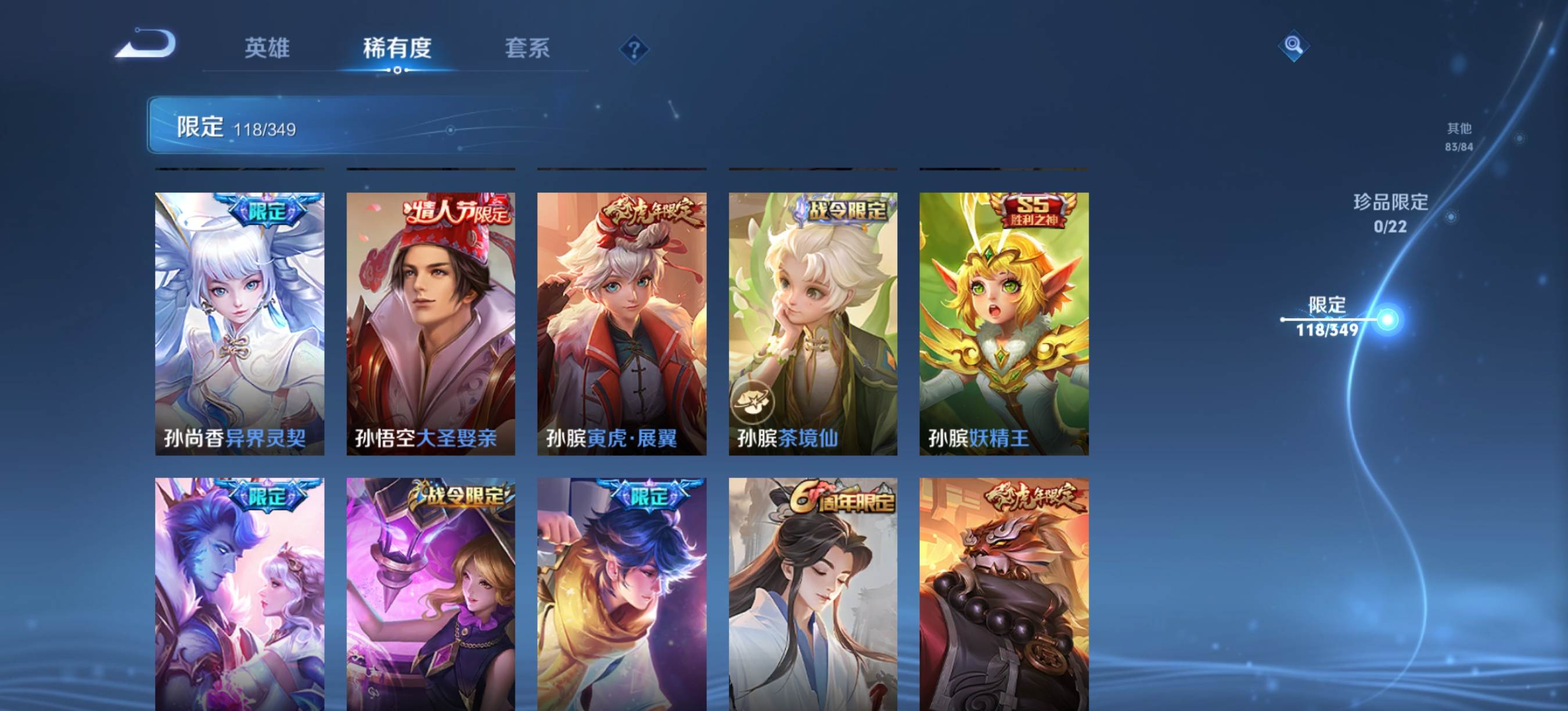Image resolution: width=1568 pixels, height=711 pixels.
Task: Go back with the return arrow
Action: tap(146, 44)
